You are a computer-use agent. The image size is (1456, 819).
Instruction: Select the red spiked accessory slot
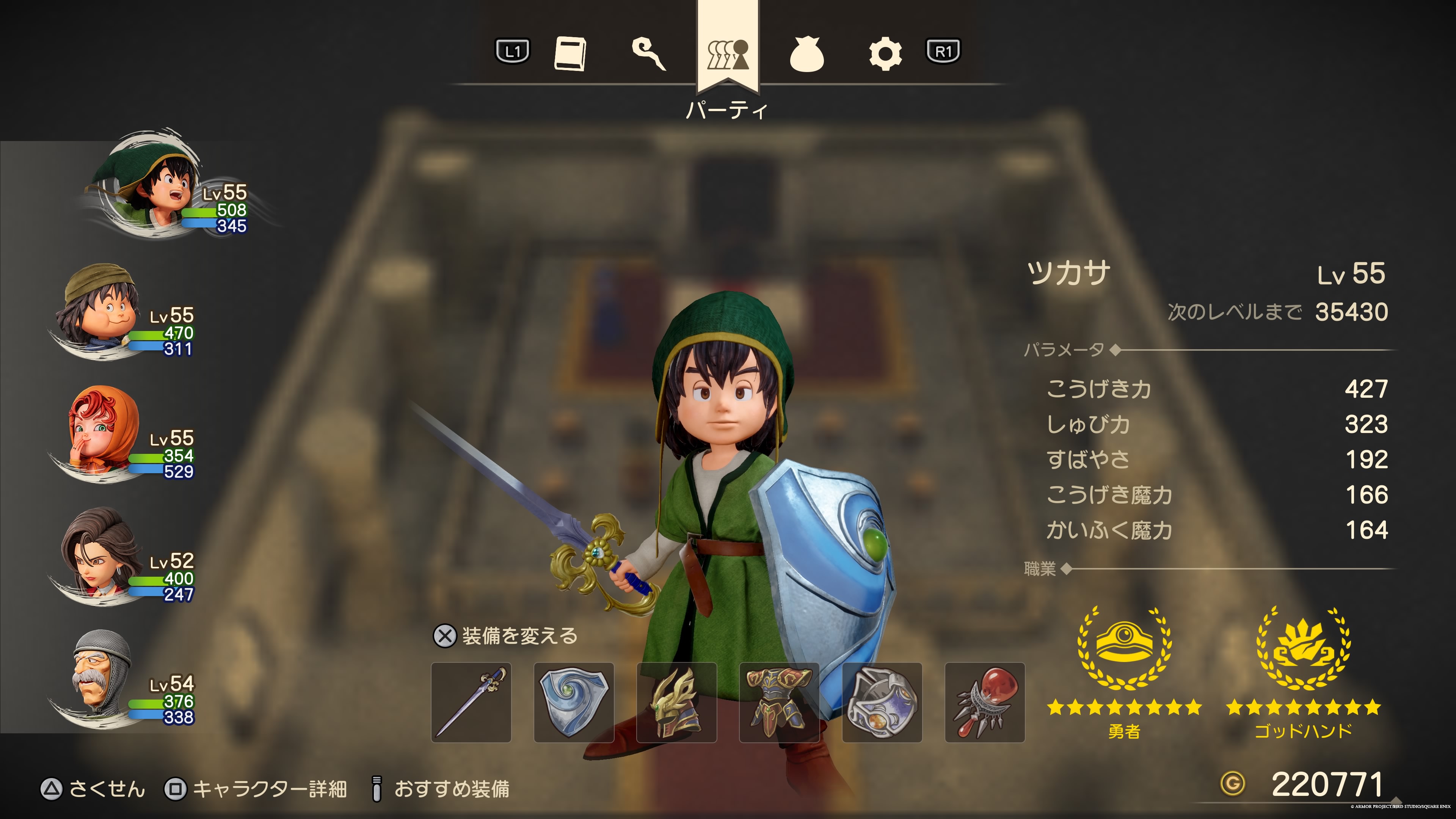click(x=985, y=703)
